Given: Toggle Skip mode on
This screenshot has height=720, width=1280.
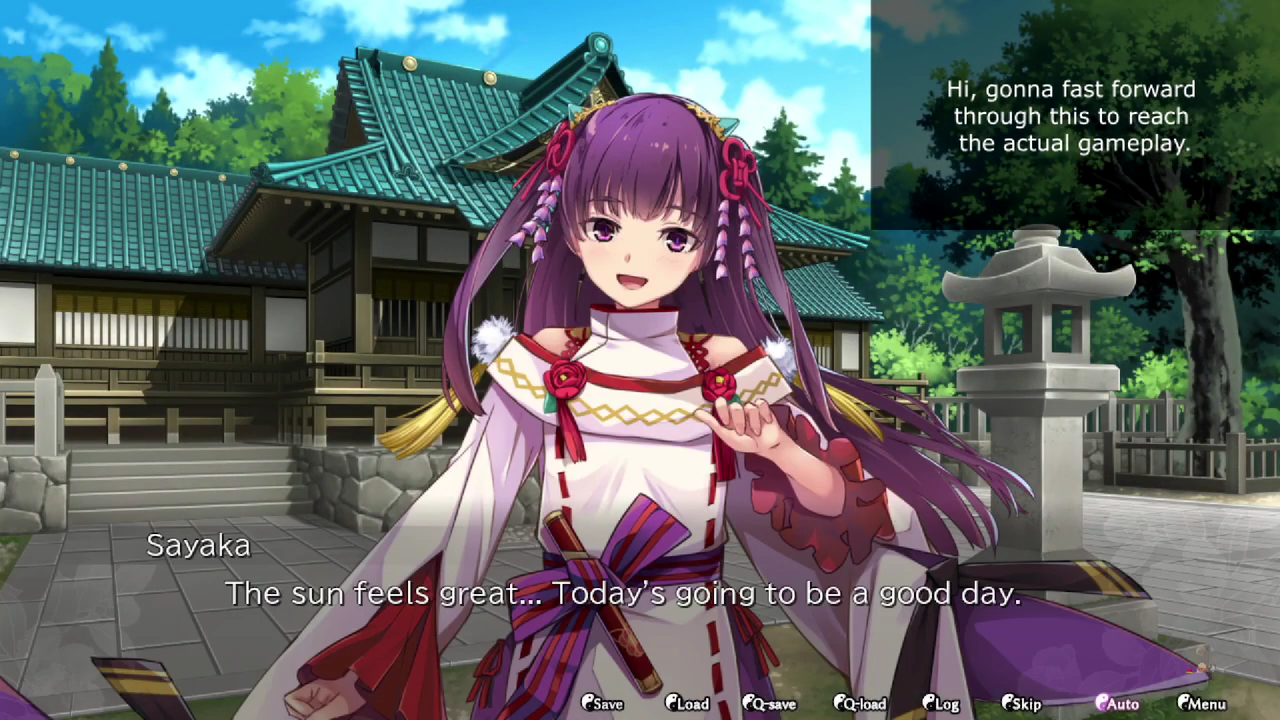Looking at the screenshot, I should click(1020, 704).
